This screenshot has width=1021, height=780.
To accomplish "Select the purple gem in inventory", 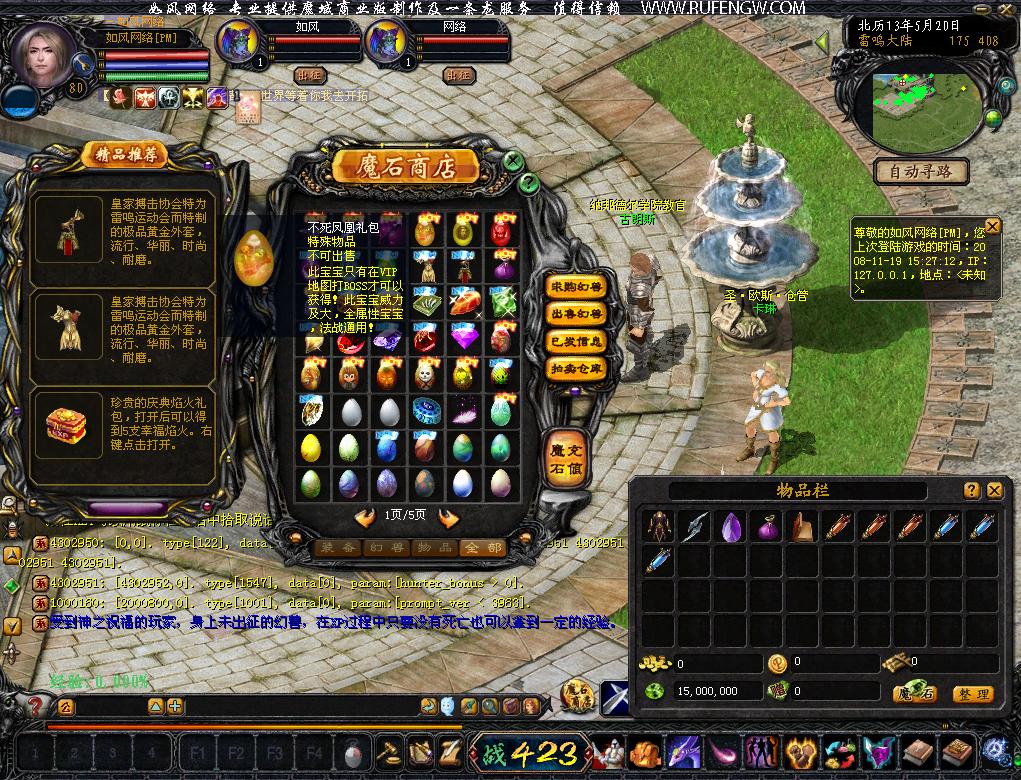I will [731, 526].
